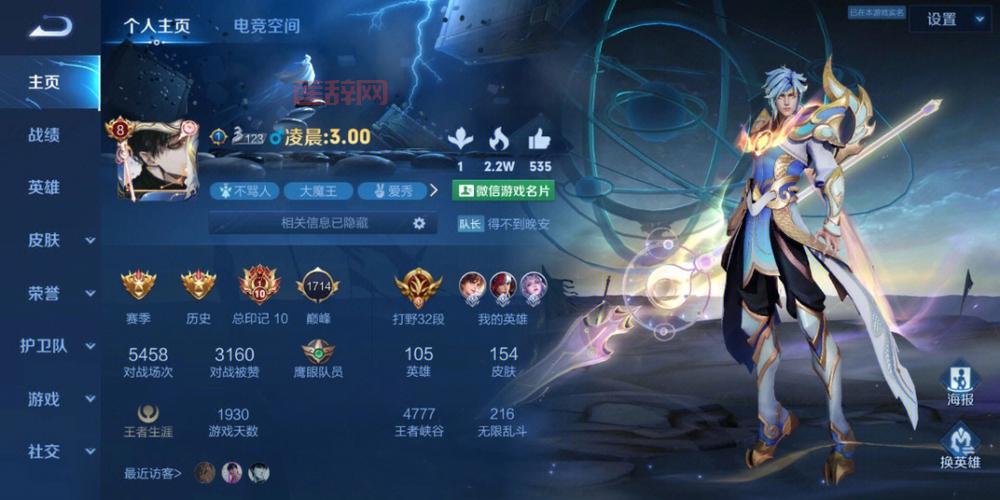1000x500 pixels.
Task: Select the 主页 sidebar entry
Action: pyautogui.click(x=44, y=82)
